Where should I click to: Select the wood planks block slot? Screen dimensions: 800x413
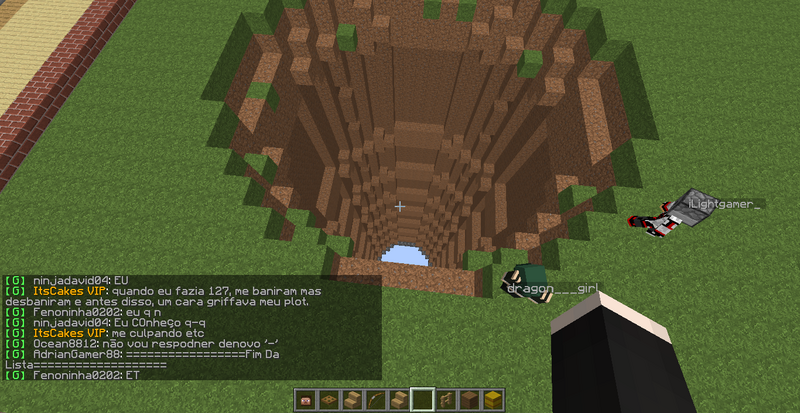(x=470, y=400)
